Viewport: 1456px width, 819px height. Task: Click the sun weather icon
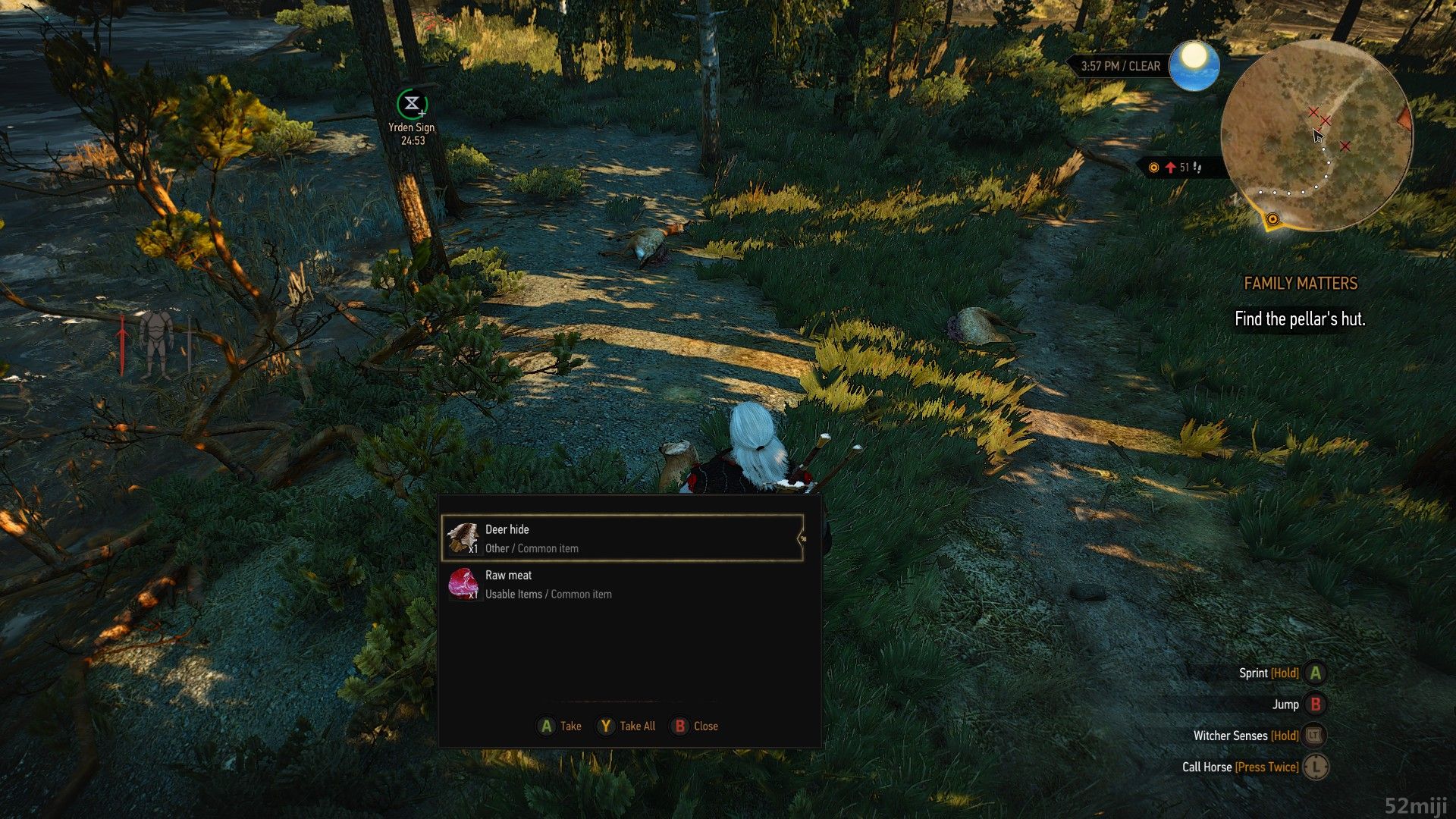click(x=1194, y=65)
